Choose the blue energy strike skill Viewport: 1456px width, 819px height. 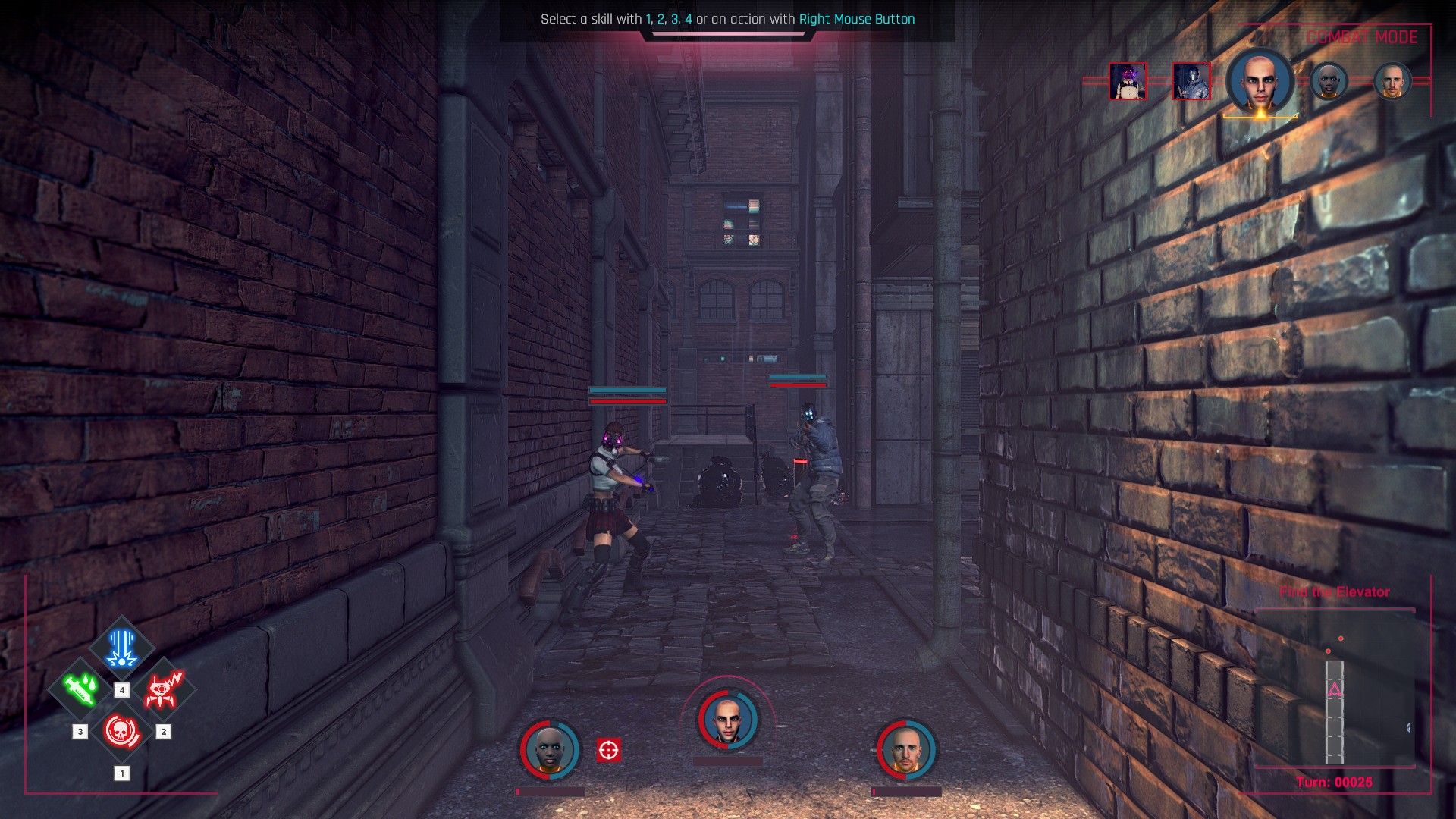coord(121,648)
